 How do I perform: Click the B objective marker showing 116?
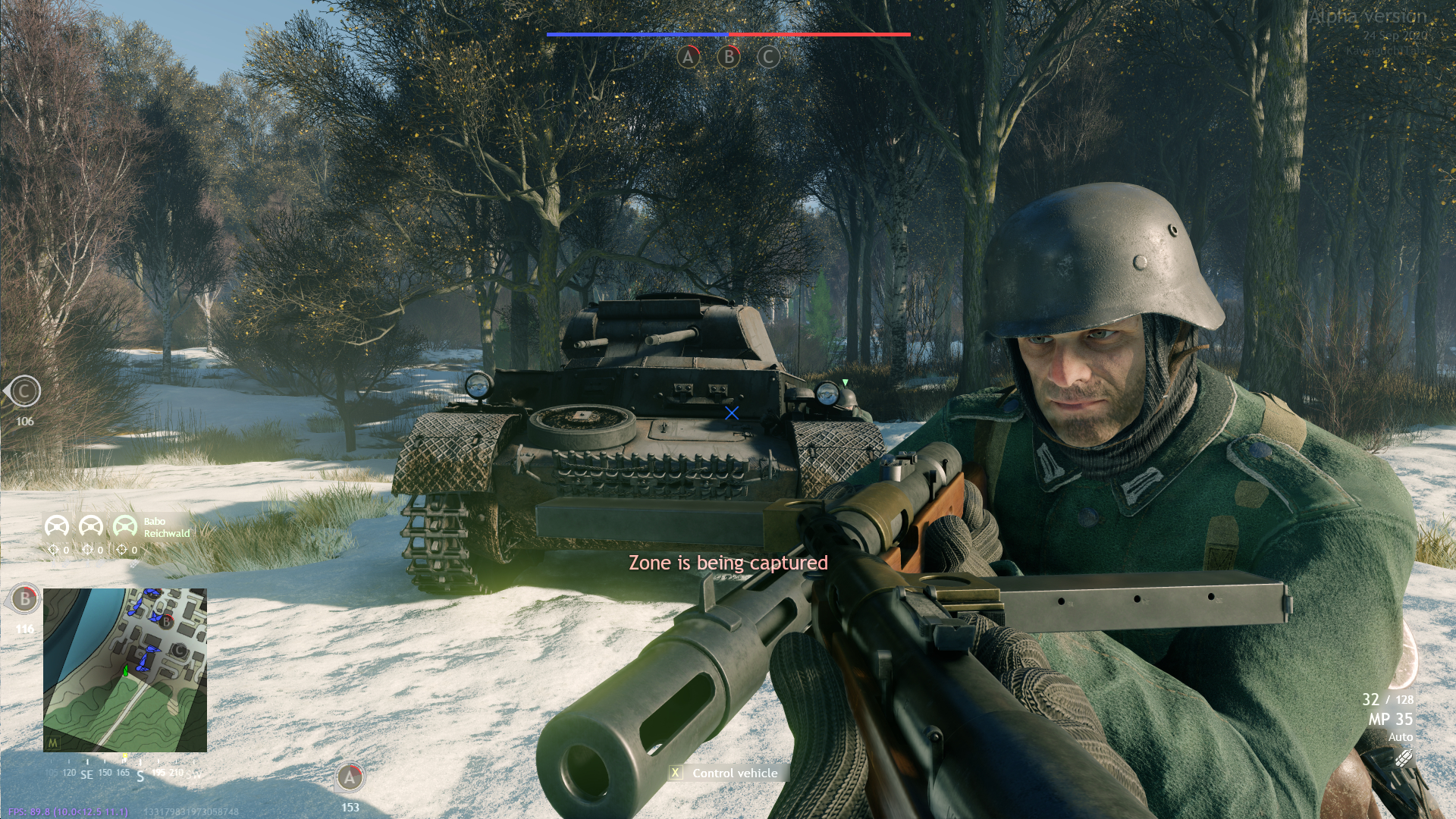coord(25,599)
